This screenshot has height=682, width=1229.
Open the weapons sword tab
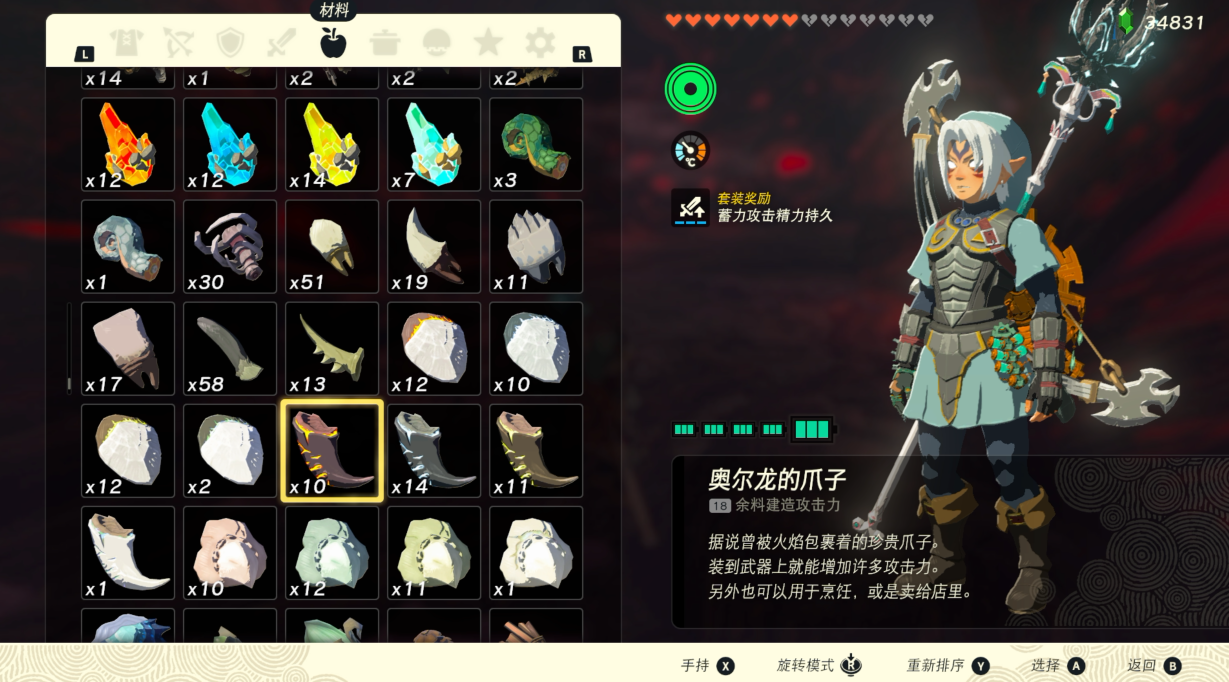281,42
